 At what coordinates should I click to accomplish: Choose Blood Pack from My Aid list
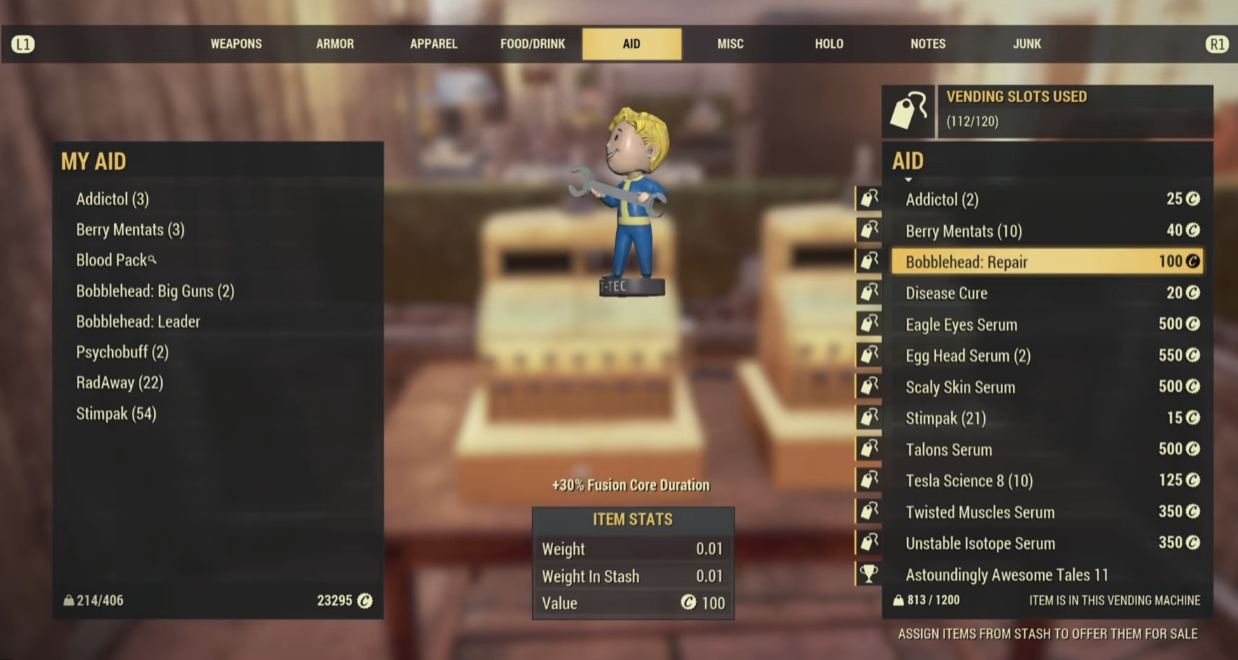click(112, 260)
